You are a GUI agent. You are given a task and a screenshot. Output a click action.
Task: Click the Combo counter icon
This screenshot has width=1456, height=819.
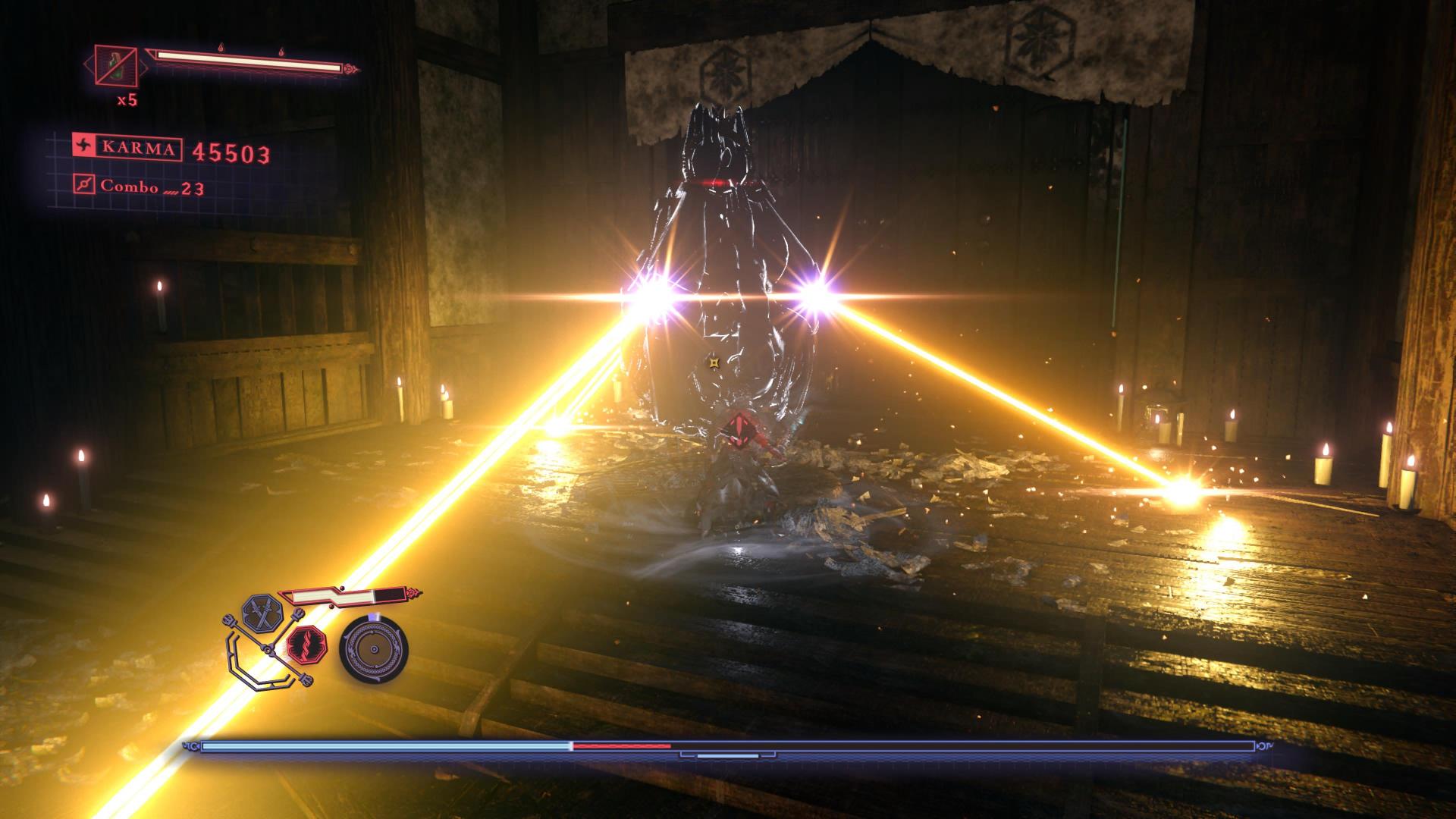click(x=85, y=184)
